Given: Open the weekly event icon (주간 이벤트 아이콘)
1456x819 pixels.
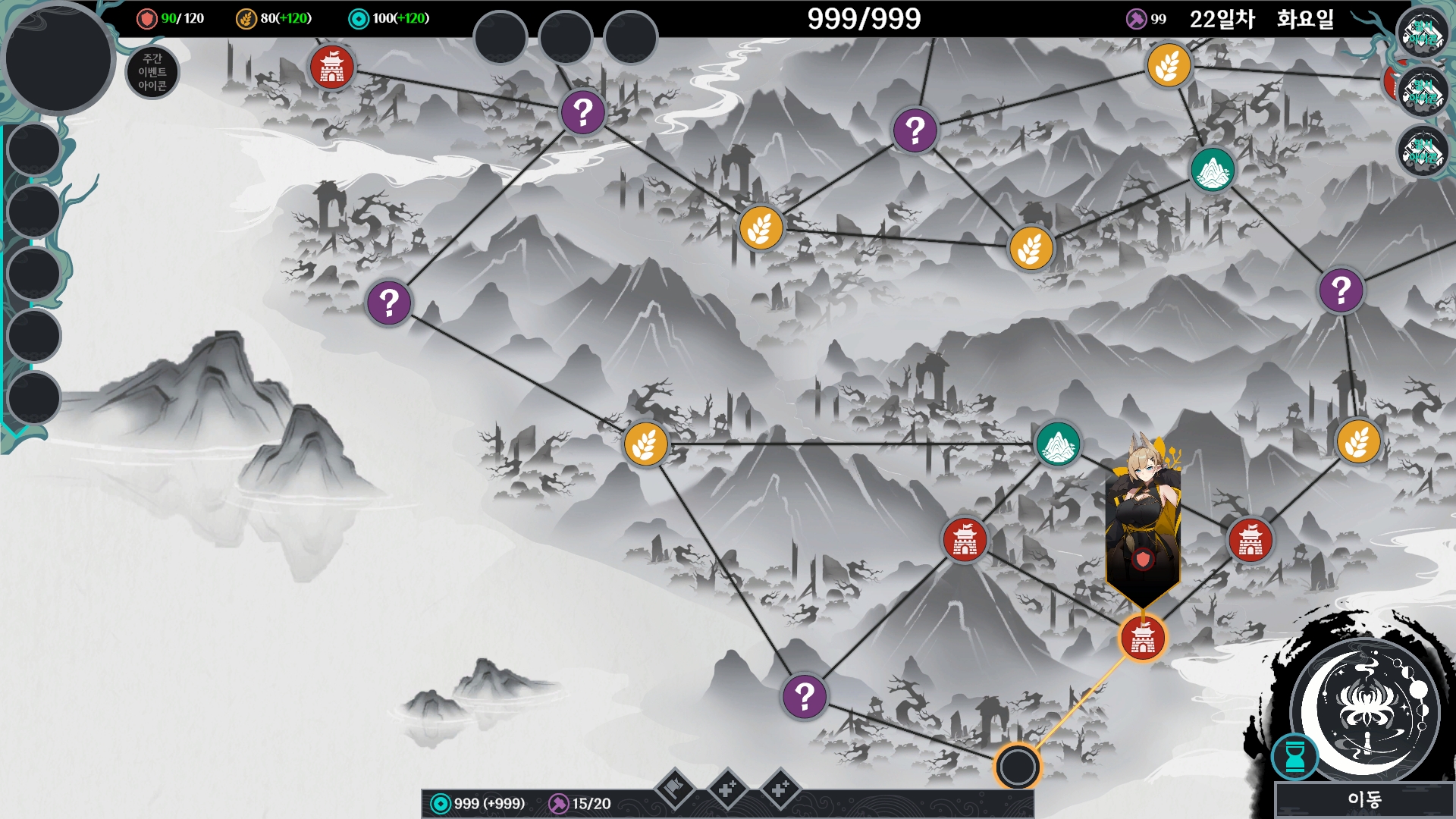Looking at the screenshot, I should pos(152,72).
